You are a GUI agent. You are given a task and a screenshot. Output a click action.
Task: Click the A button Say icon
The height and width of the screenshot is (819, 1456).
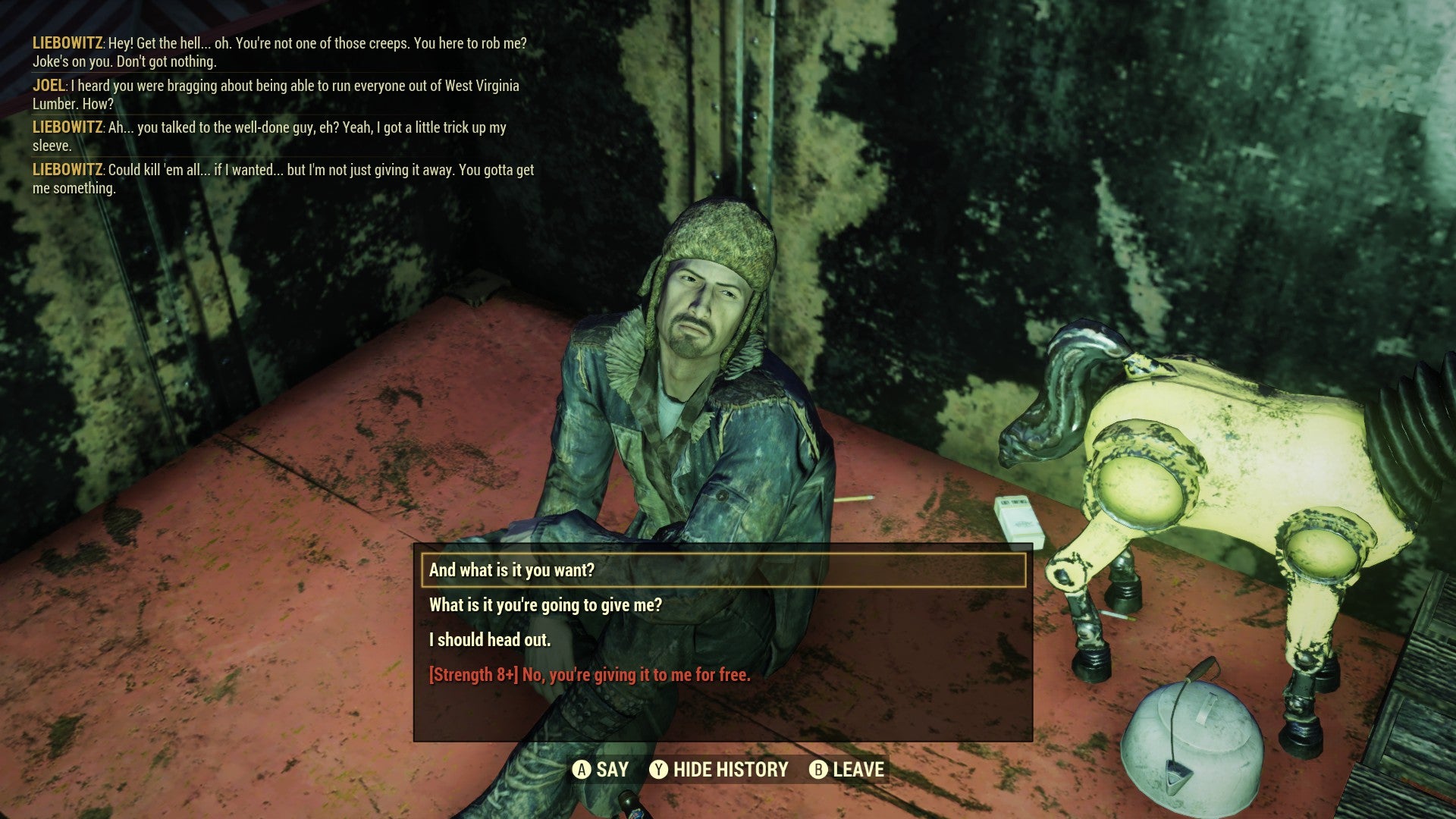point(582,769)
